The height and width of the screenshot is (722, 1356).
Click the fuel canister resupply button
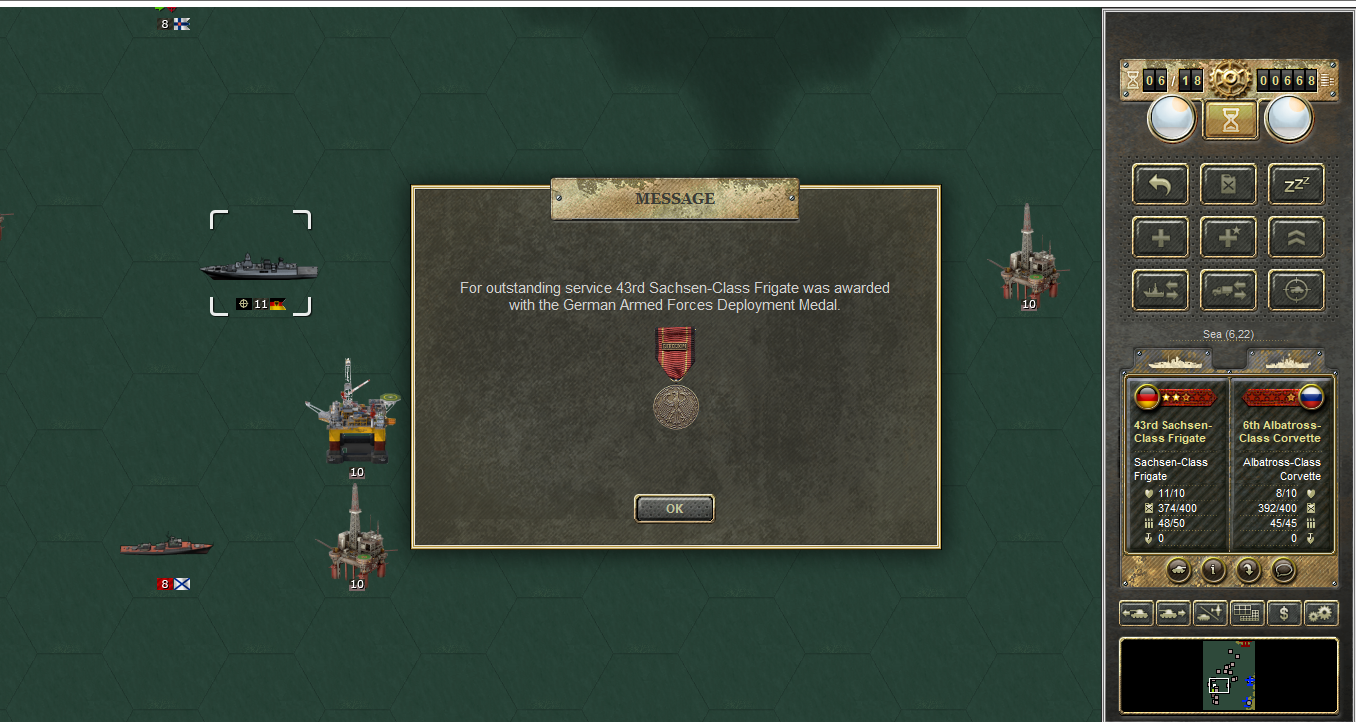1228,184
